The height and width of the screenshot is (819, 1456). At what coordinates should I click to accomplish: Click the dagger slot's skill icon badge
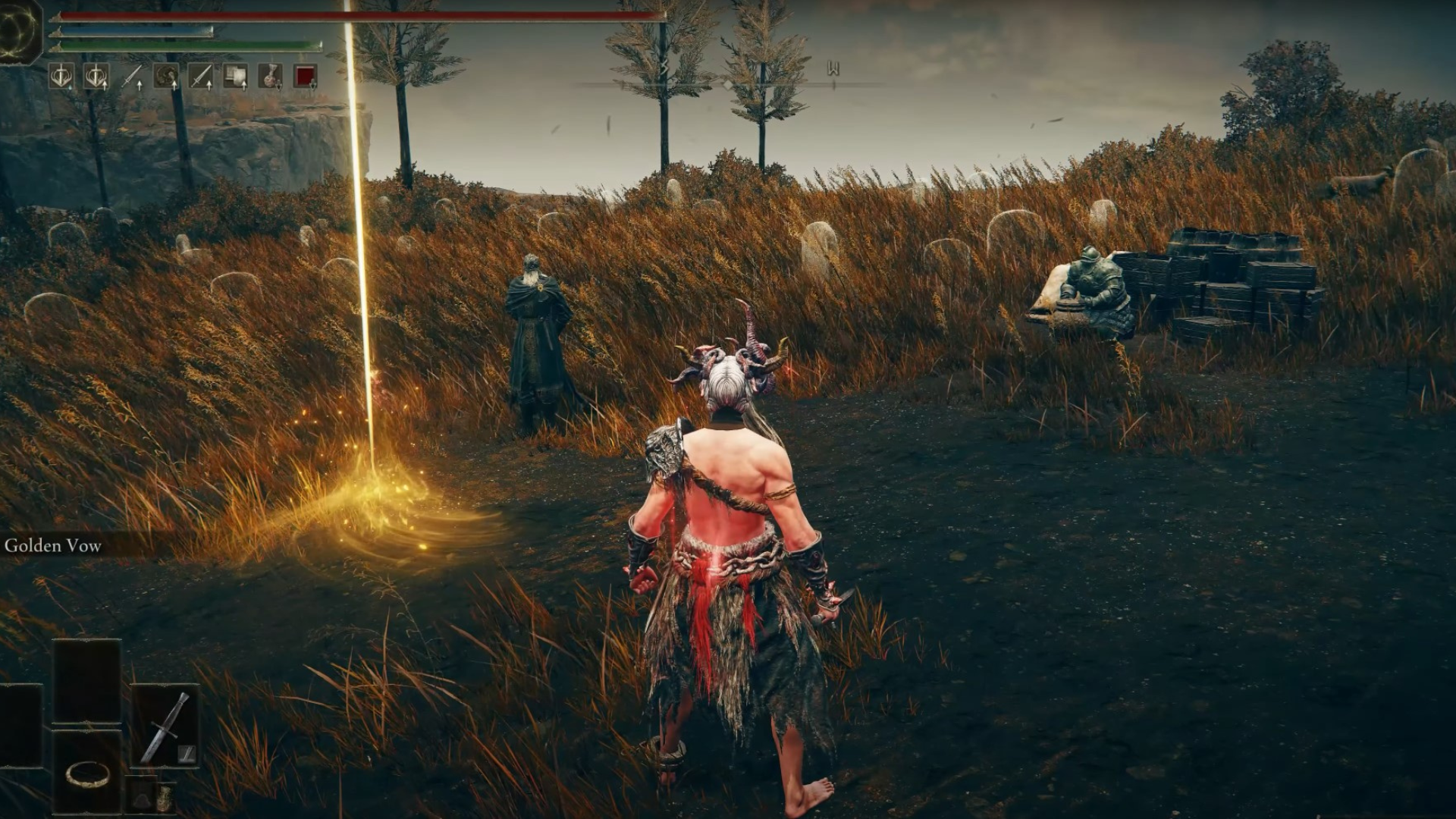pyautogui.click(x=186, y=753)
